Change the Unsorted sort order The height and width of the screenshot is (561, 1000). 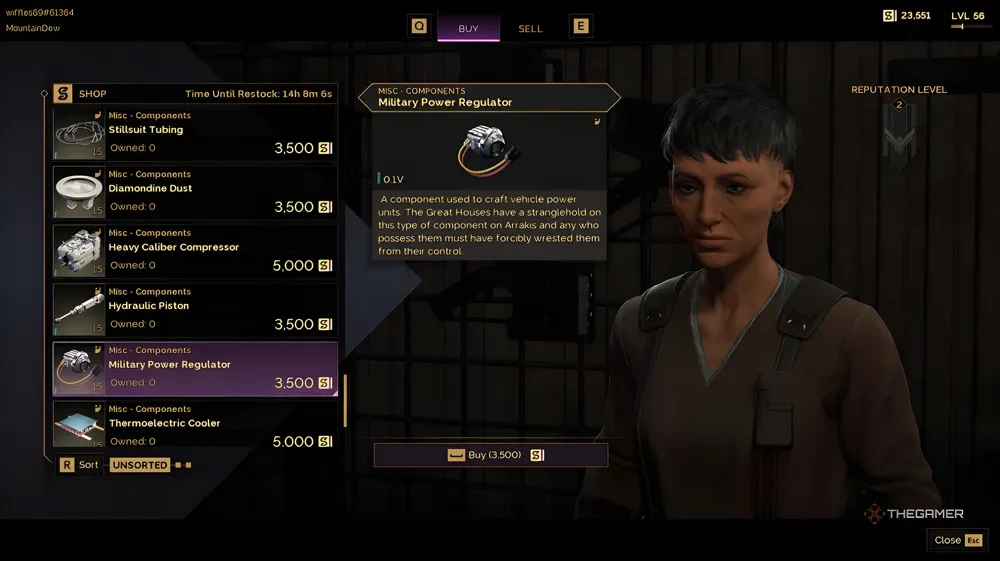coord(140,465)
